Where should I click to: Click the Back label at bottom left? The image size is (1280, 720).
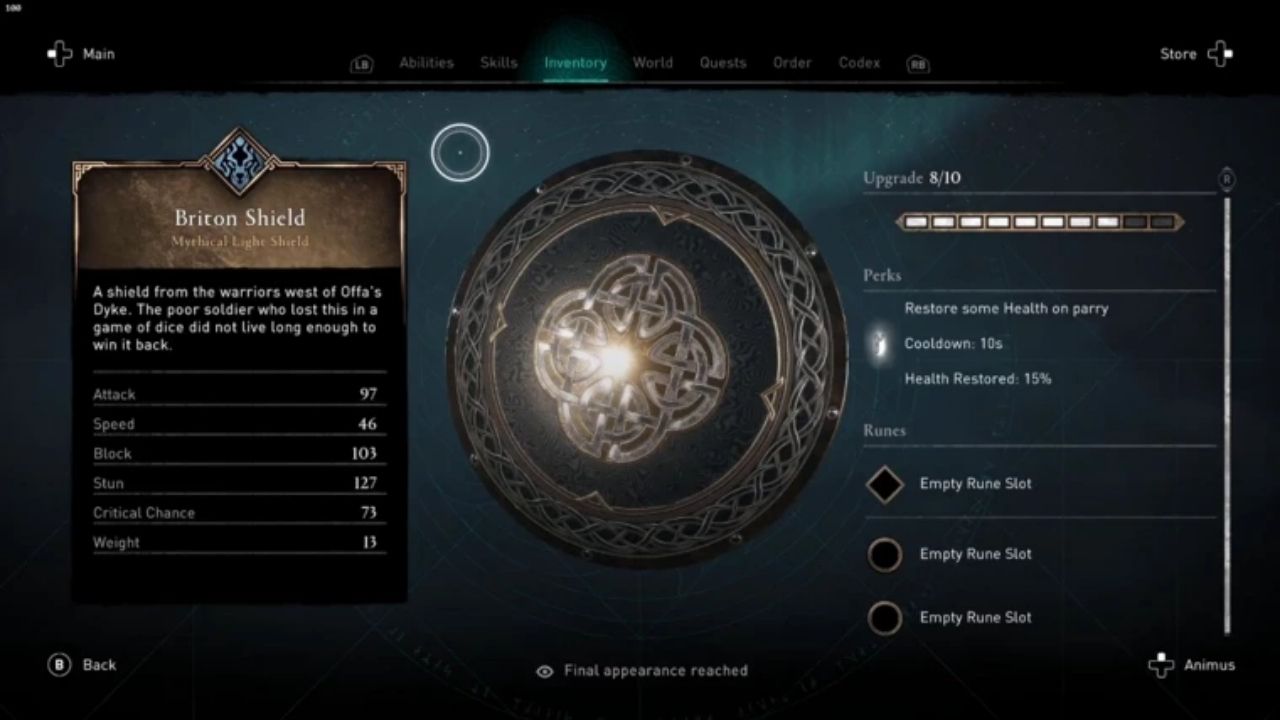(99, 664)
